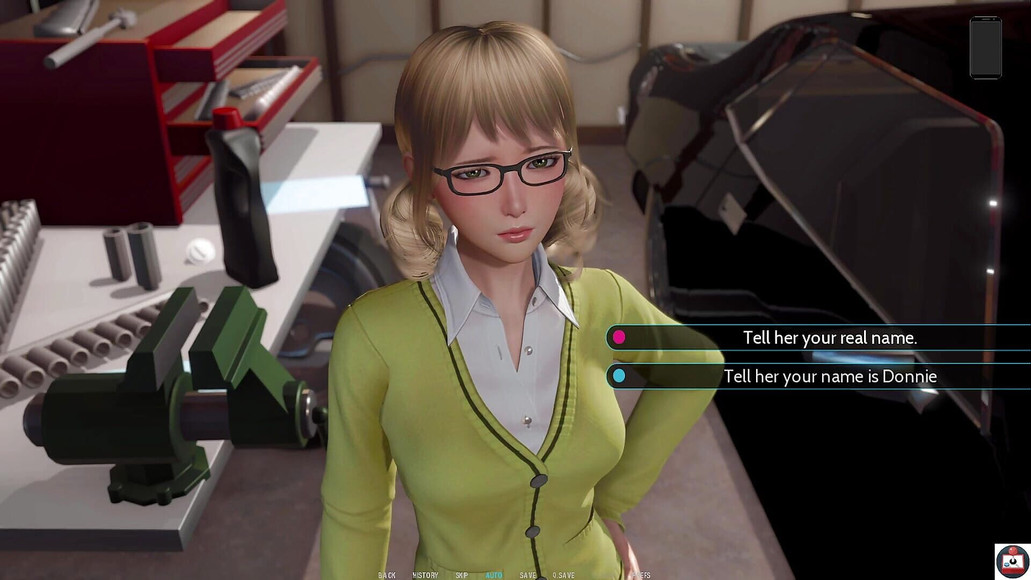Open the Save menu
Viewport: 1031px width, 580px height.
click(528, 575)
